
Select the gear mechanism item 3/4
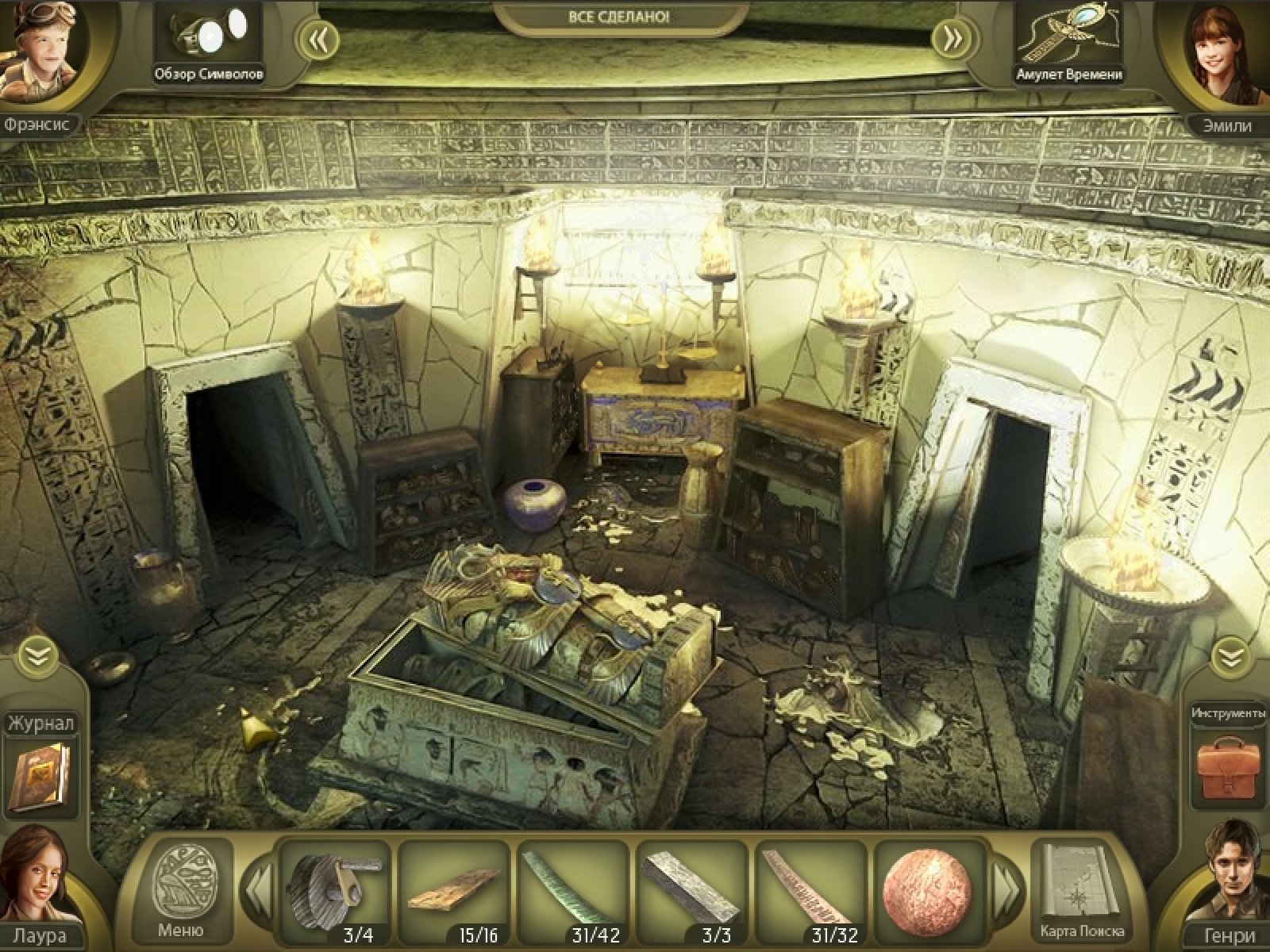335,890
